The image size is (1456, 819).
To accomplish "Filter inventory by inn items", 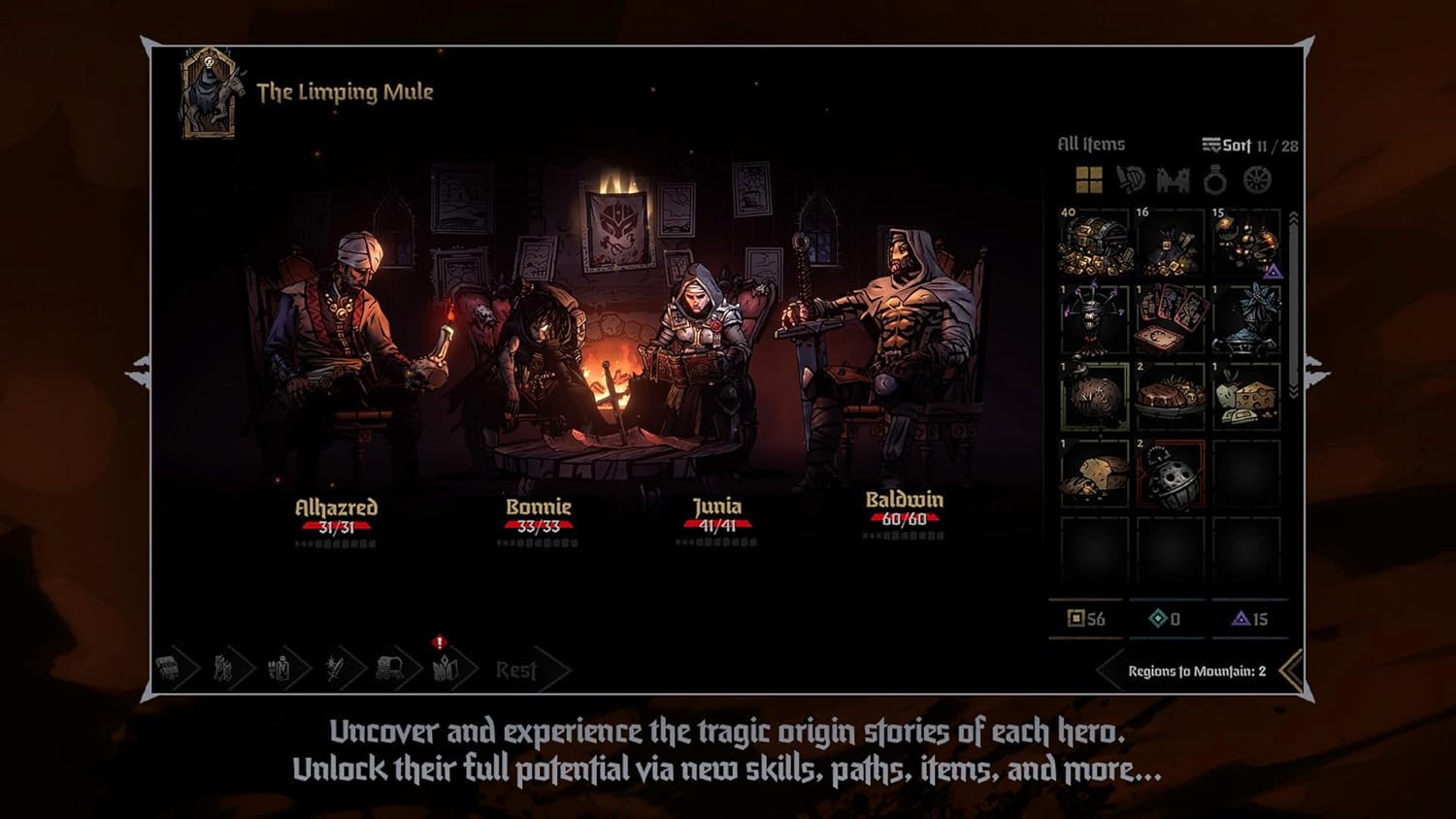I will (1173, 180).
